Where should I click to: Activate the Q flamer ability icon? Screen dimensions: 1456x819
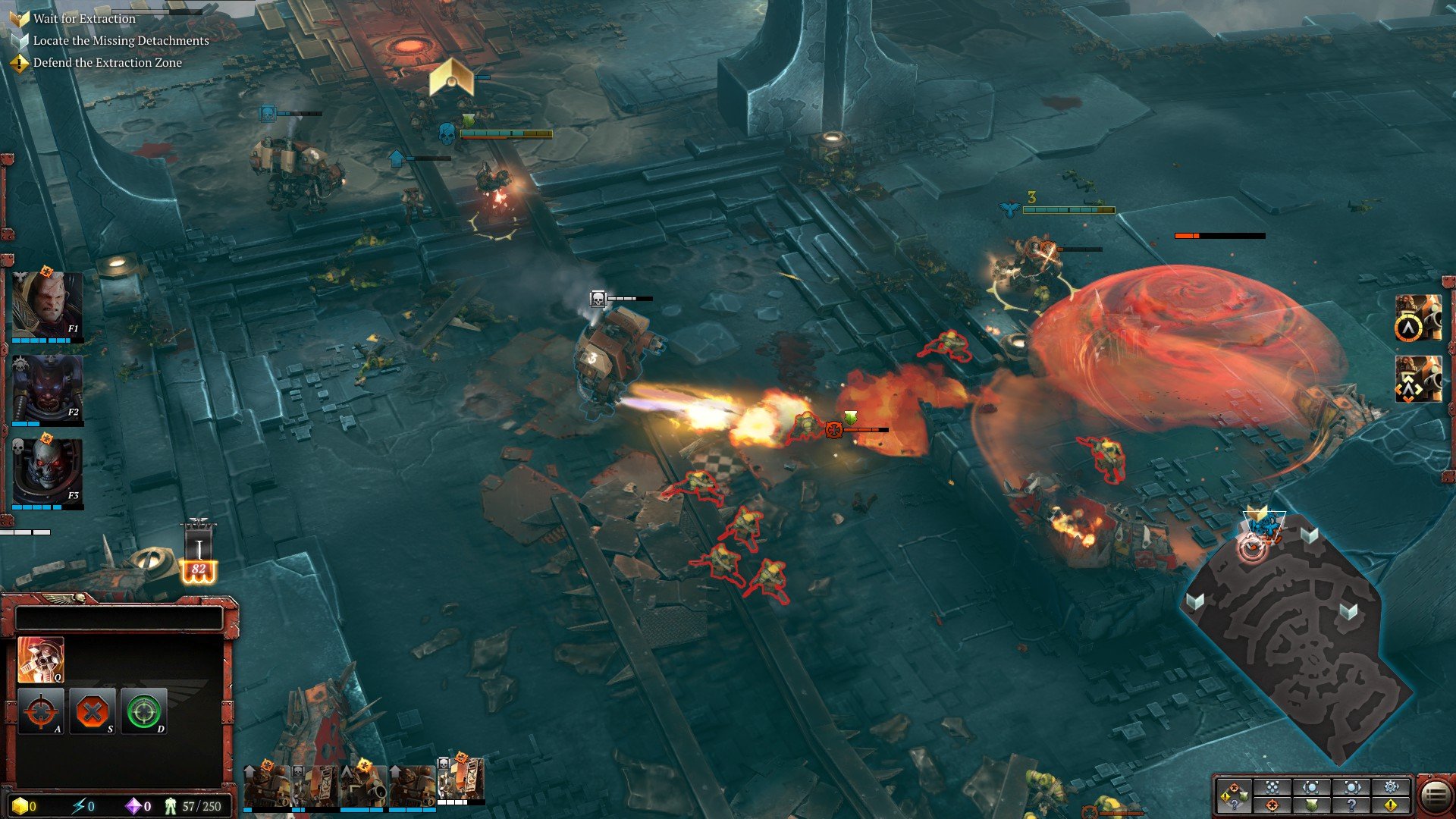click(x=40, y=659)
